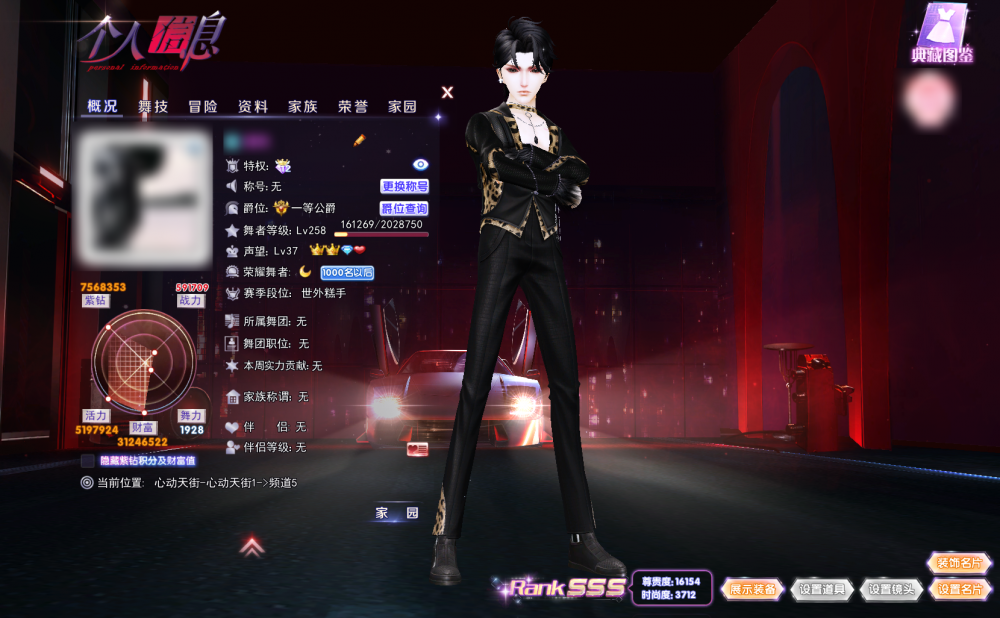Click the 设置名片 button
The height and width of the screenshot is (618, 1000).
(x=960, y=589)
